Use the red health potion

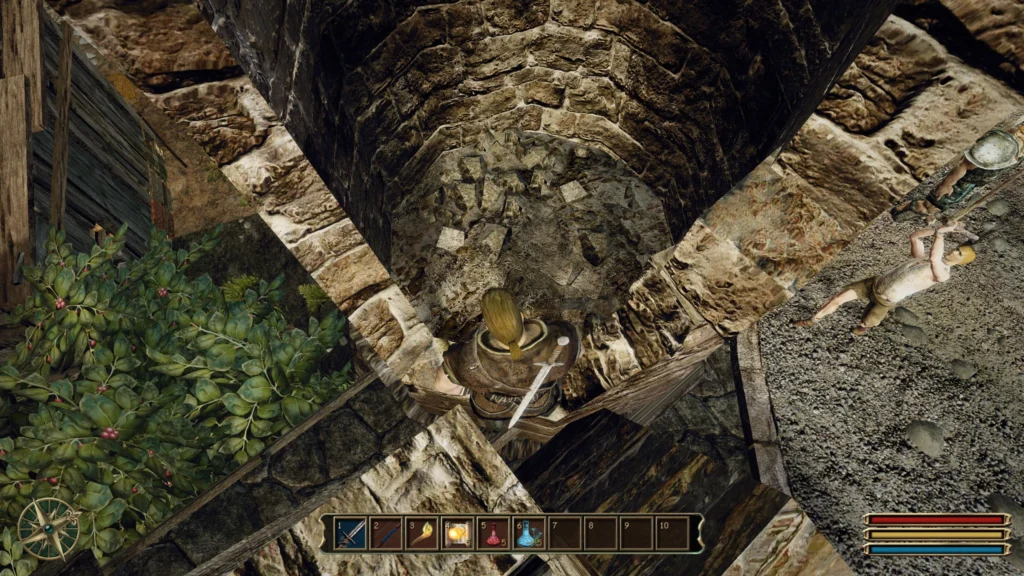click(493, 533)
